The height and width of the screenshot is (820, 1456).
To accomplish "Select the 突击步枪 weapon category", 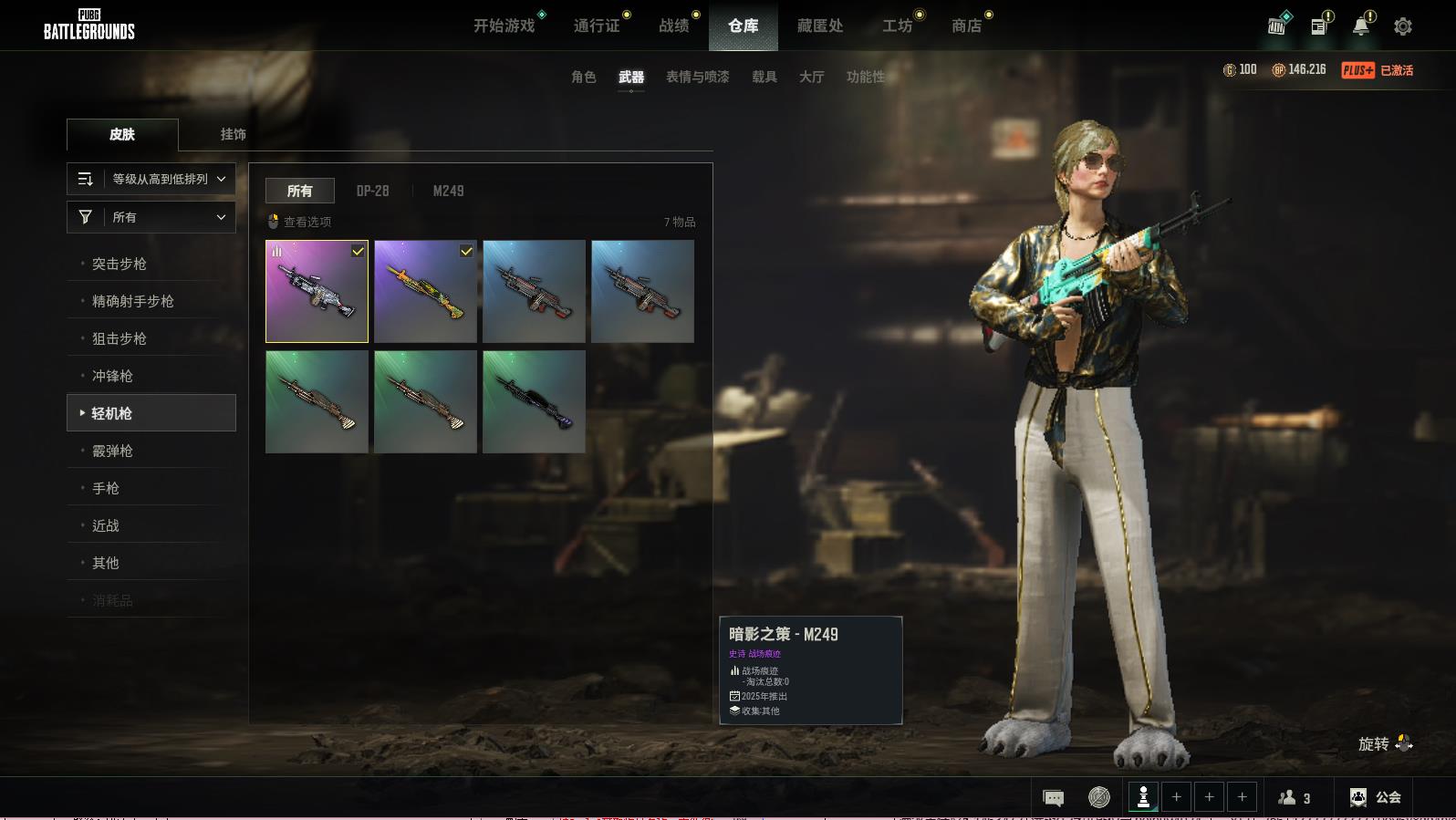I will pos(120,264).
